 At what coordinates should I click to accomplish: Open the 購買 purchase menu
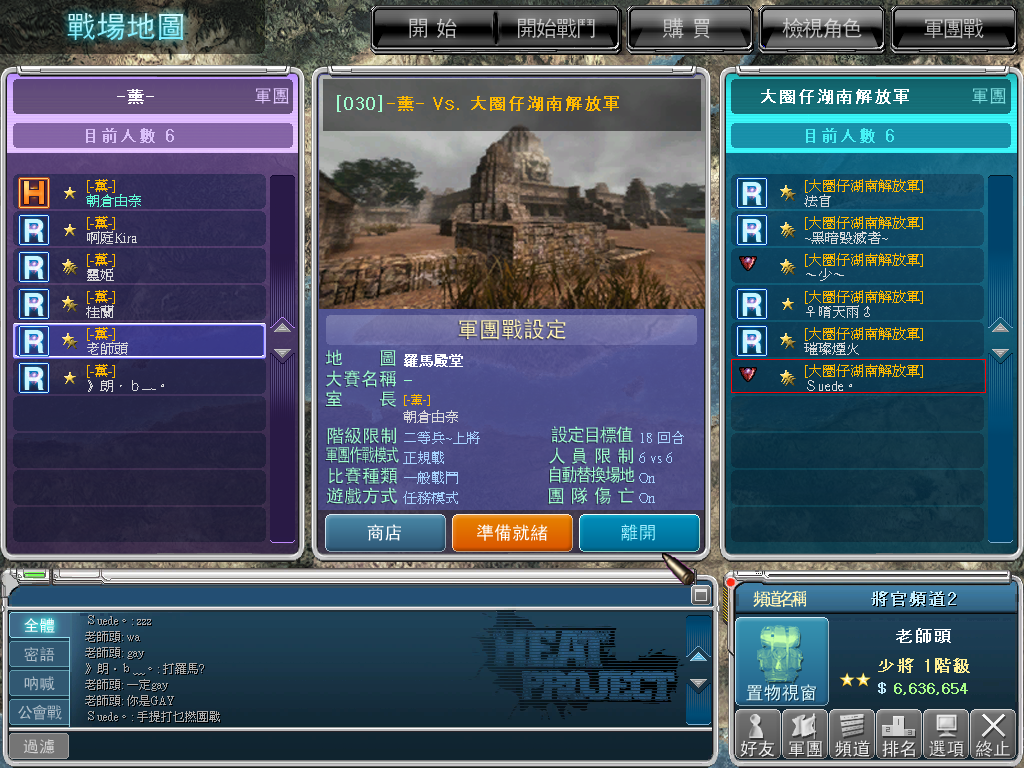point(687,28)
